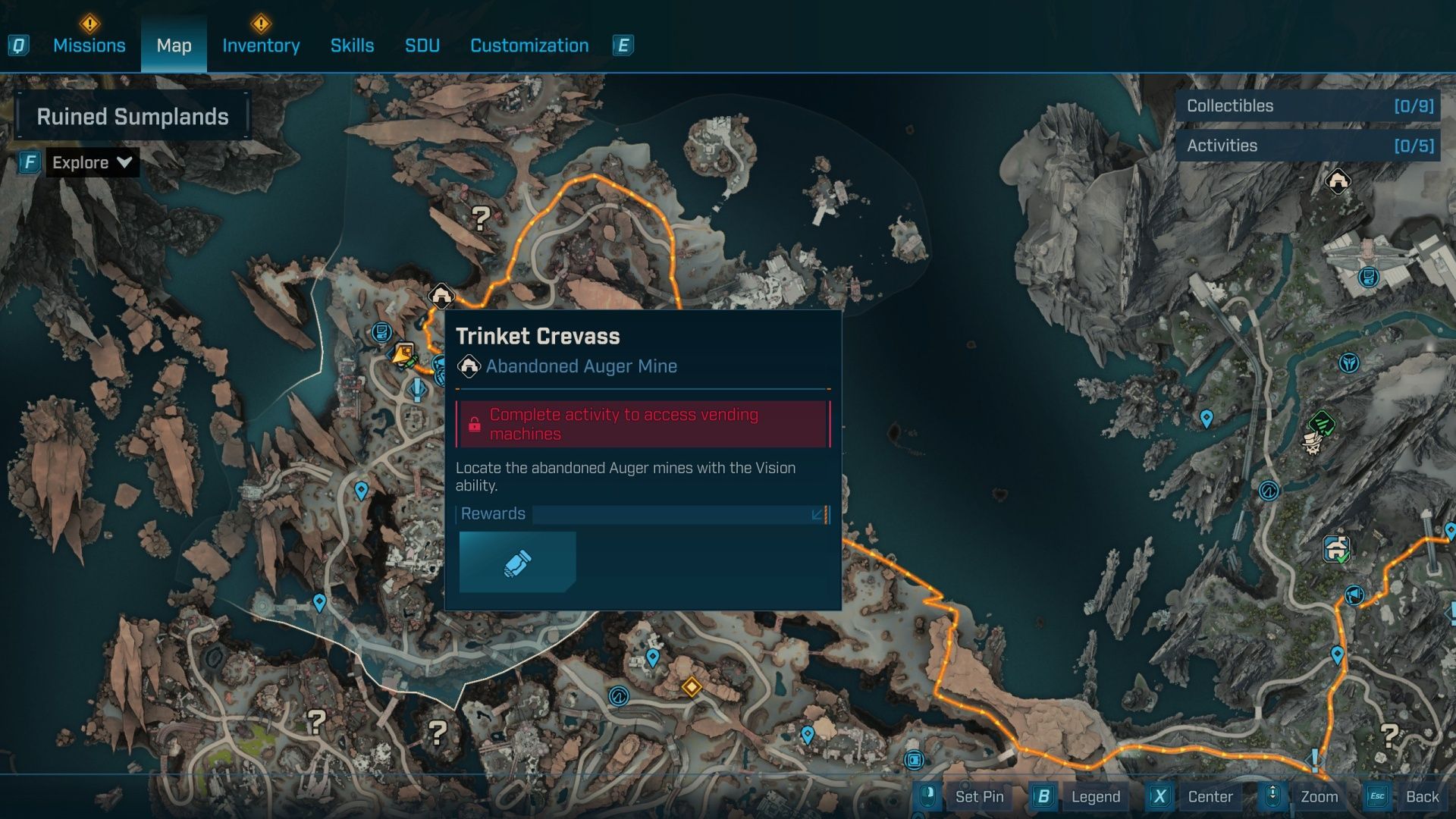The width and height of the screenshot is (1456, 819).
Task: Open the Inventory tab
Action: coord(261,45)
